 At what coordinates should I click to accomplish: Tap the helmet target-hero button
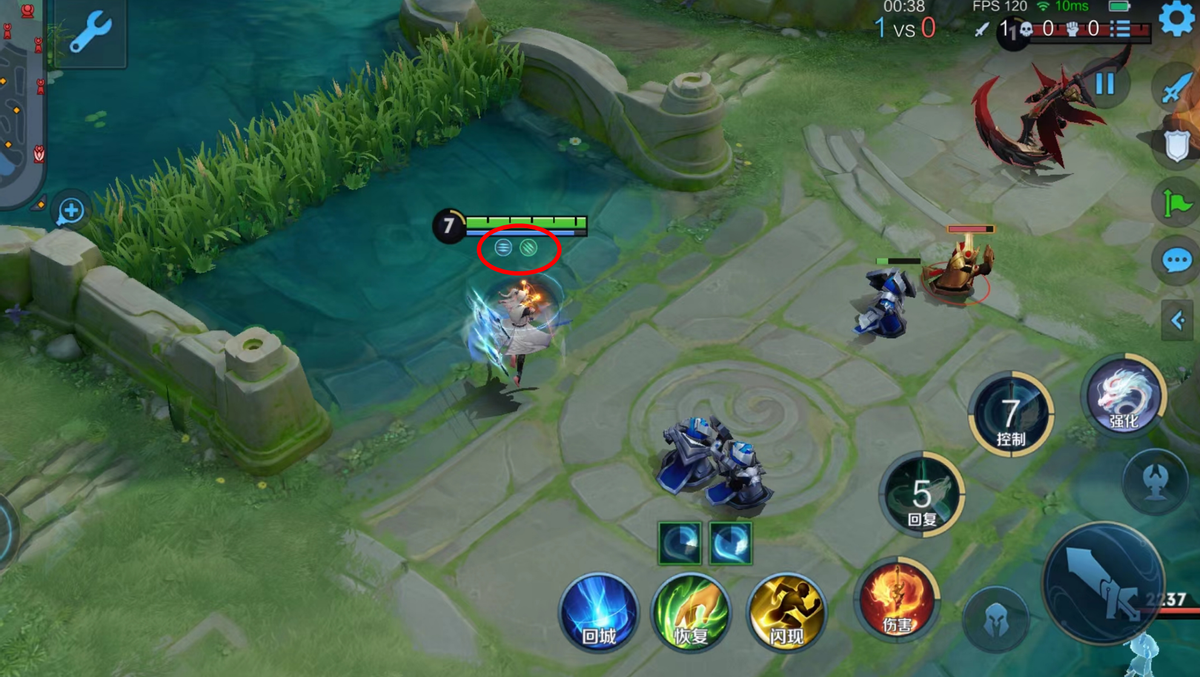995,619
